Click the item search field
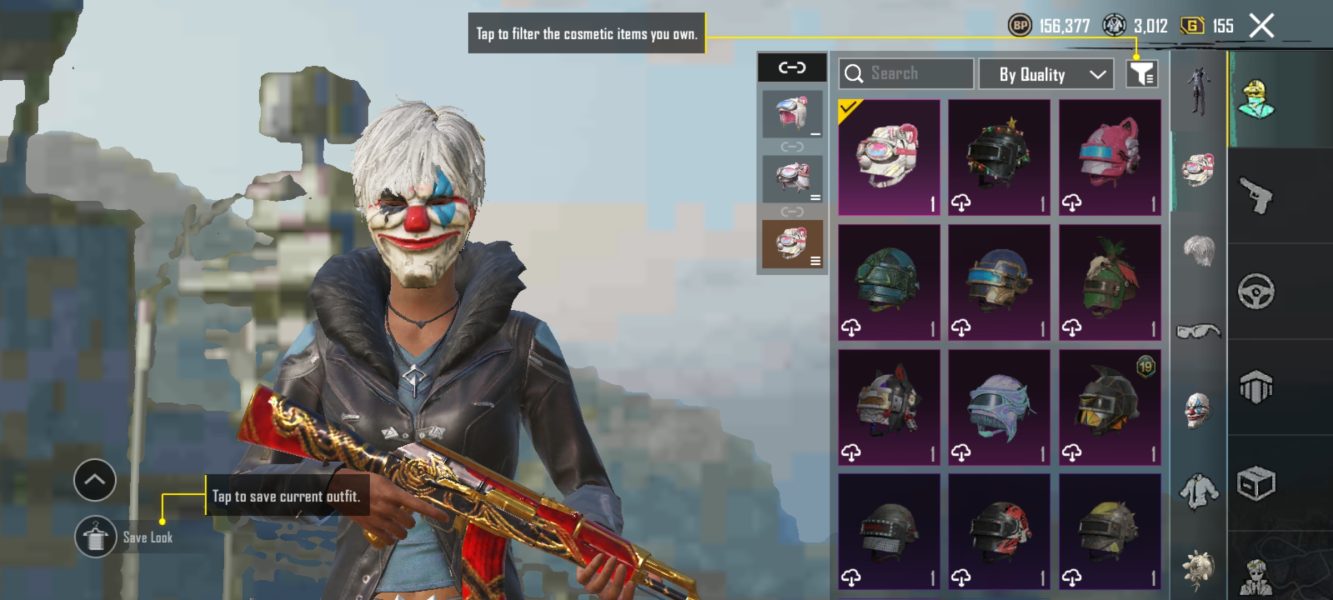Viewport: 1333px width, 600px height. pos(906,74)
